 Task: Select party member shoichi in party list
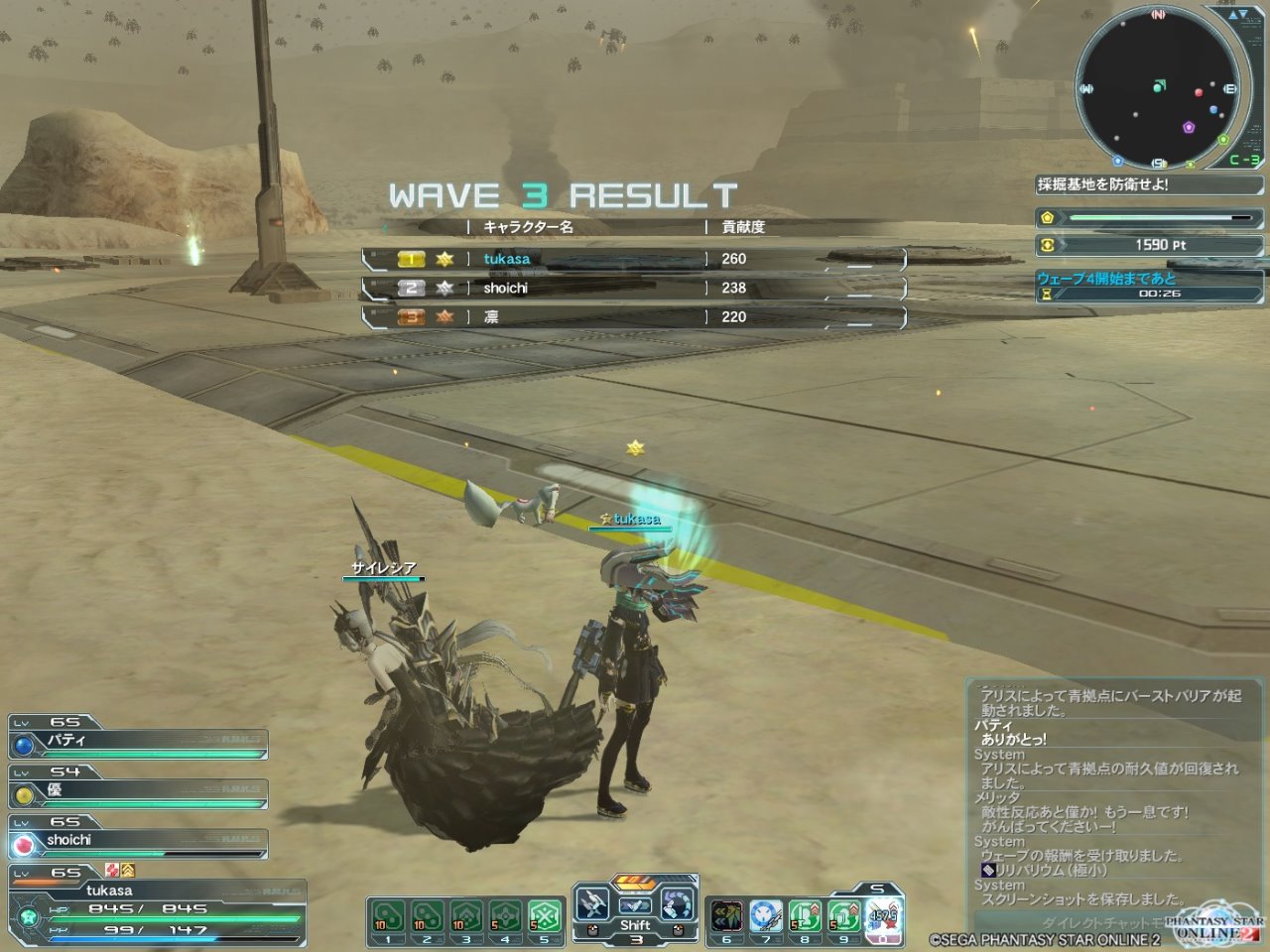(139, 842)
